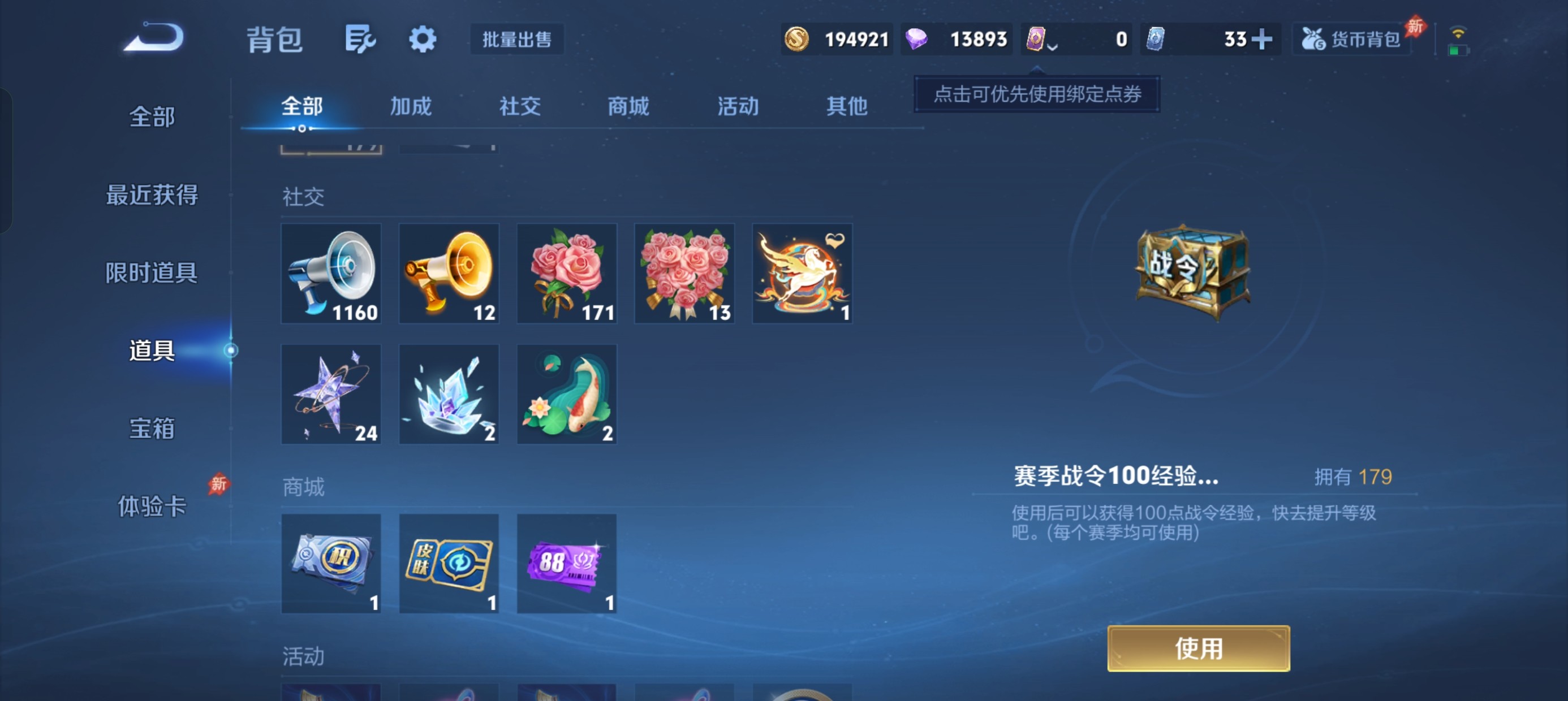
Task: Switch to the 社交 tab
Action: (x=518, y=106)
